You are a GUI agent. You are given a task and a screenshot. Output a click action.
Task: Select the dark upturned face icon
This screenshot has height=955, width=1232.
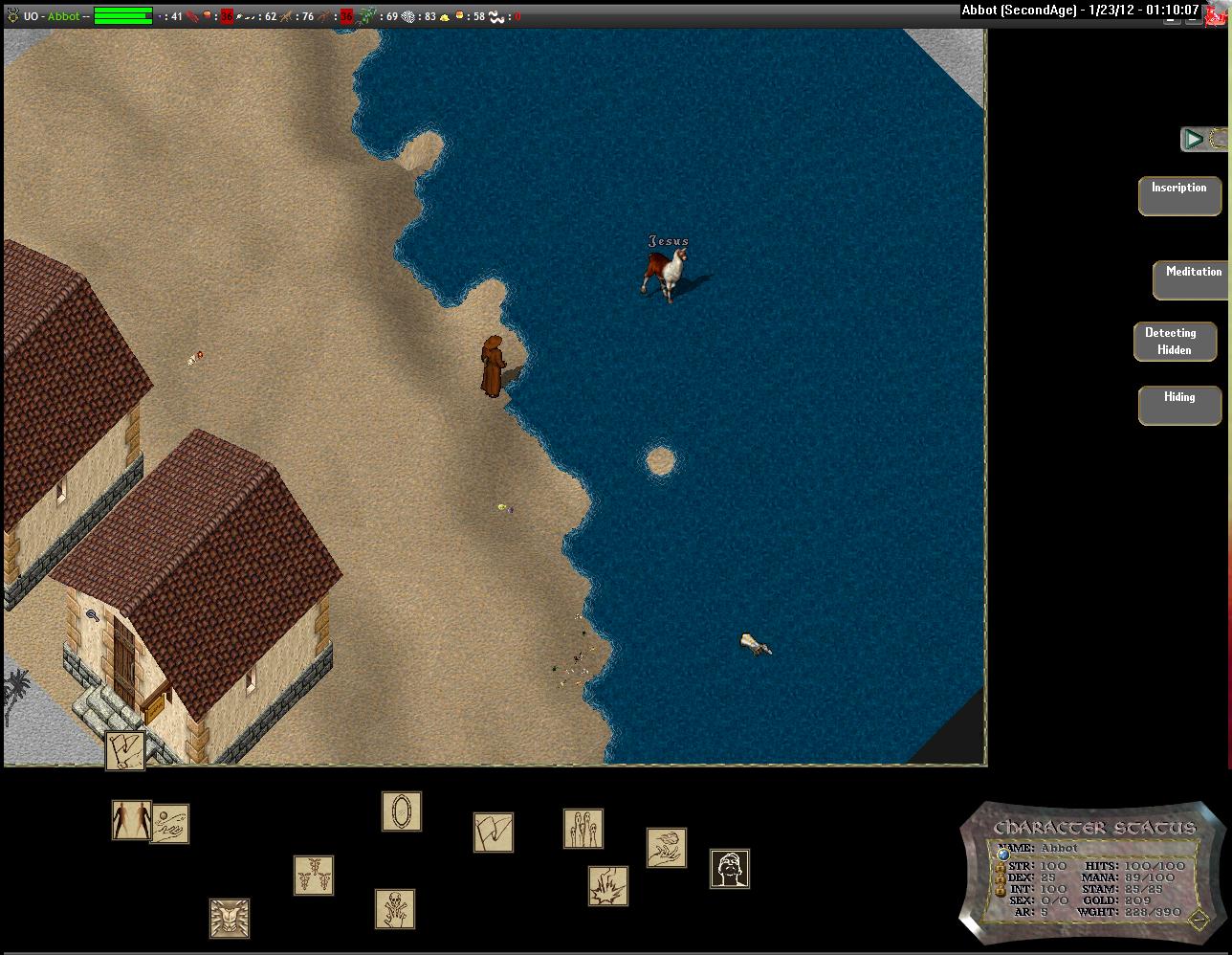click(x=730, y=869)
